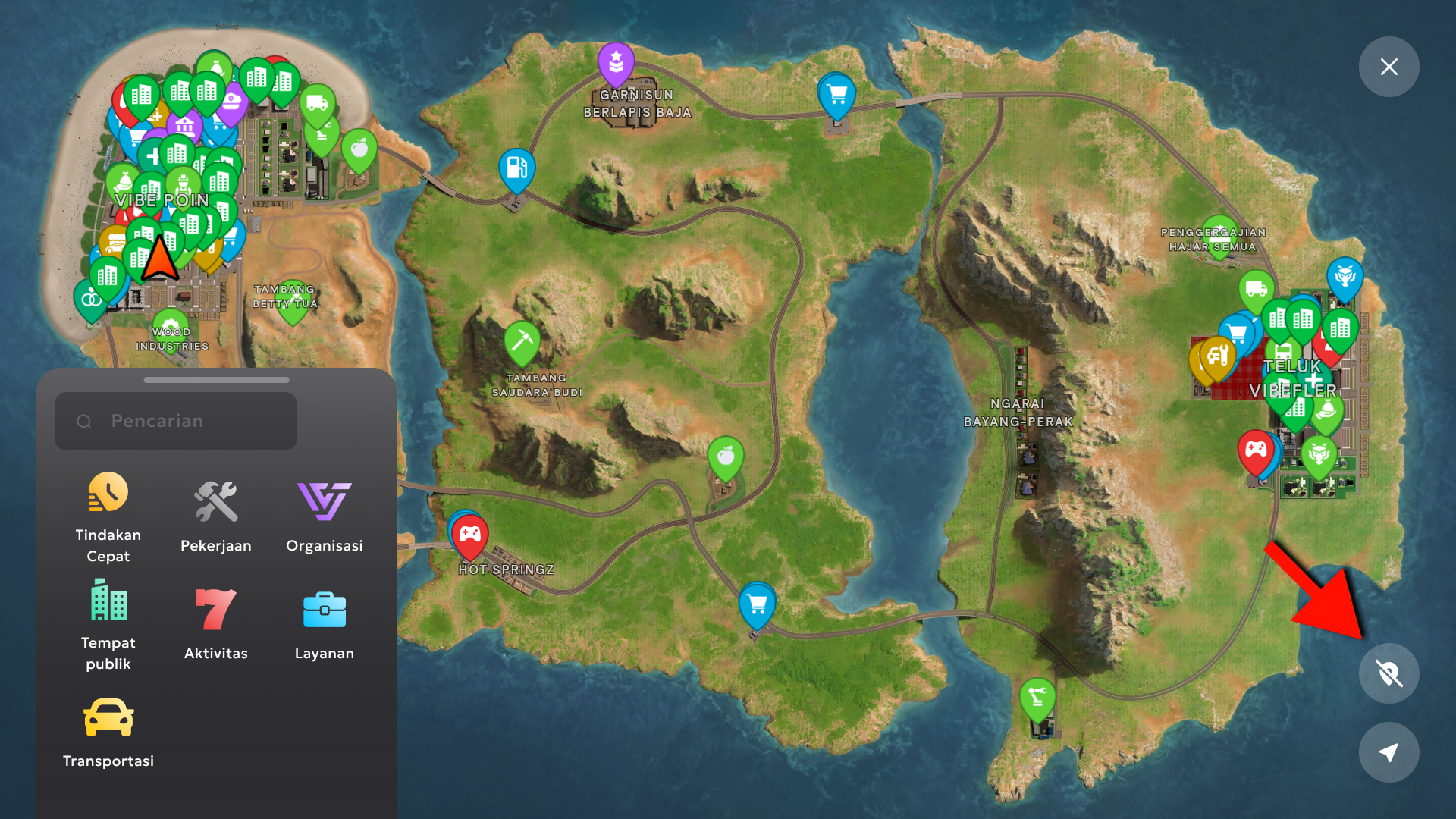Open the Transportasi category

click(x=108, y=733)
